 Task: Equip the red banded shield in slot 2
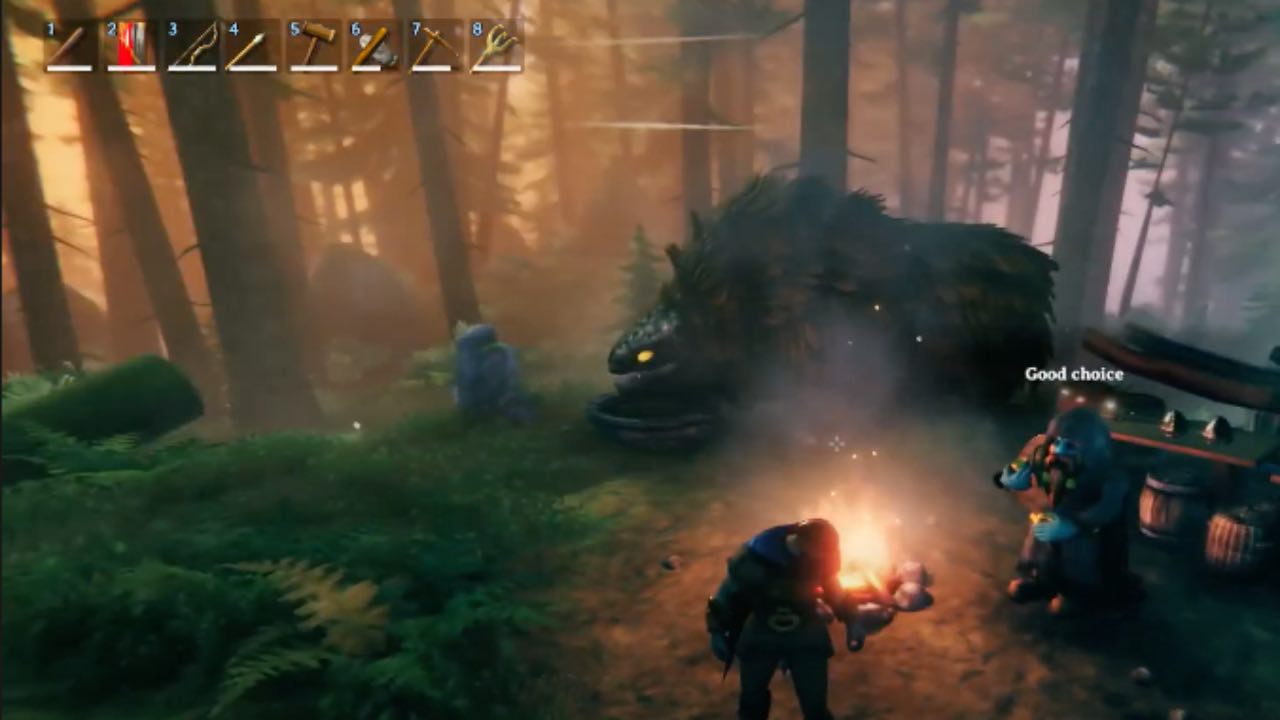coord(131,46)
